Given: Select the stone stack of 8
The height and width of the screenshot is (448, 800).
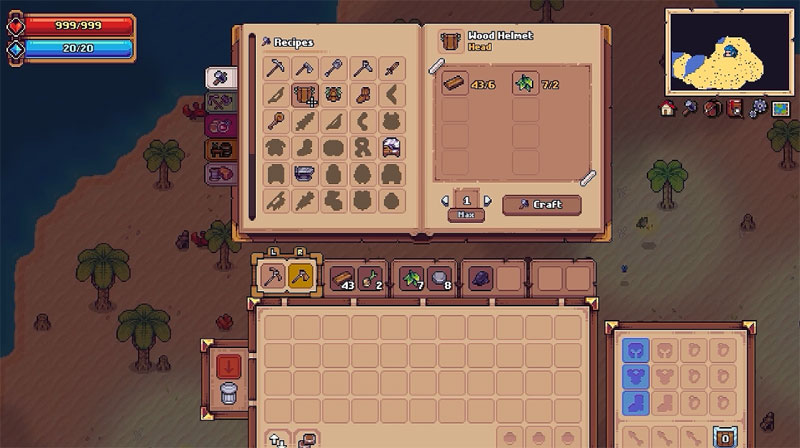Looking at the screenshot, I should [x=439, y=278].
